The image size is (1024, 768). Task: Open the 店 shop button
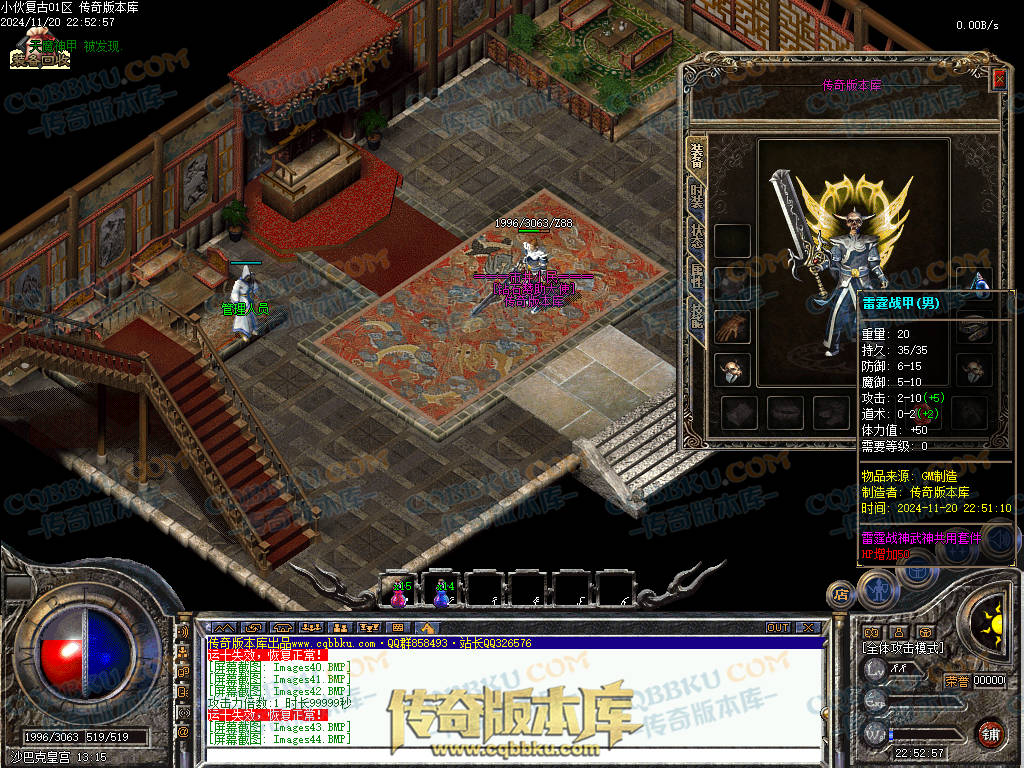point(840,594)
